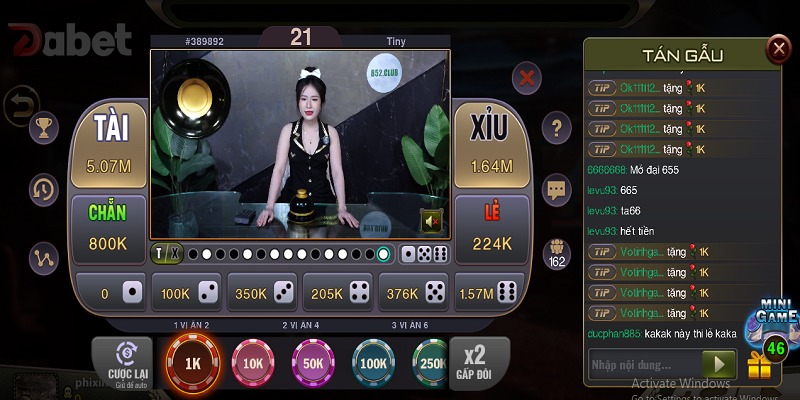Select the 1K betting chip
Viewport: 800px width, 400px height.
[x=194, y=364]
